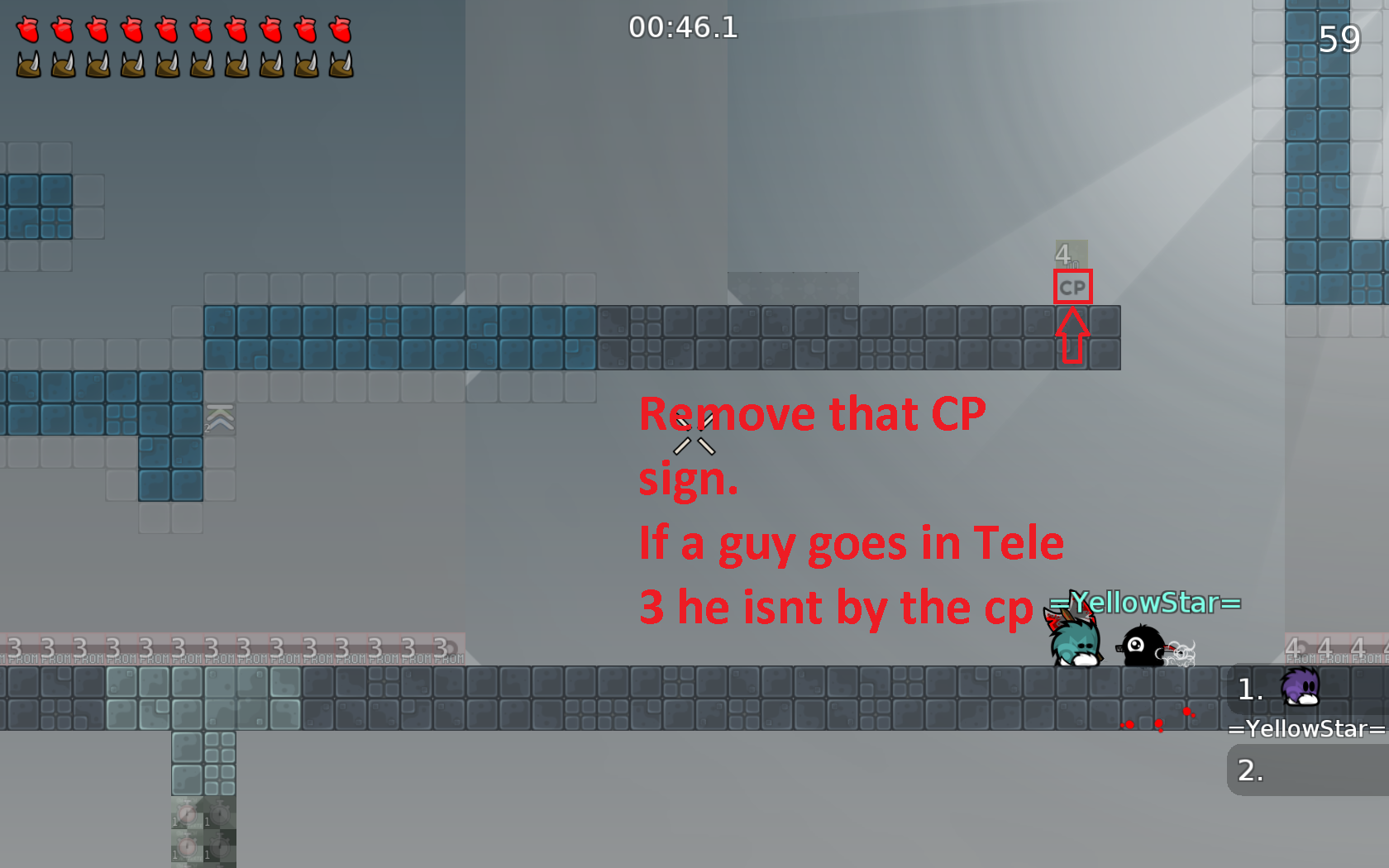Click the purple player avatar in rank 1

(x=1300, y=688)
